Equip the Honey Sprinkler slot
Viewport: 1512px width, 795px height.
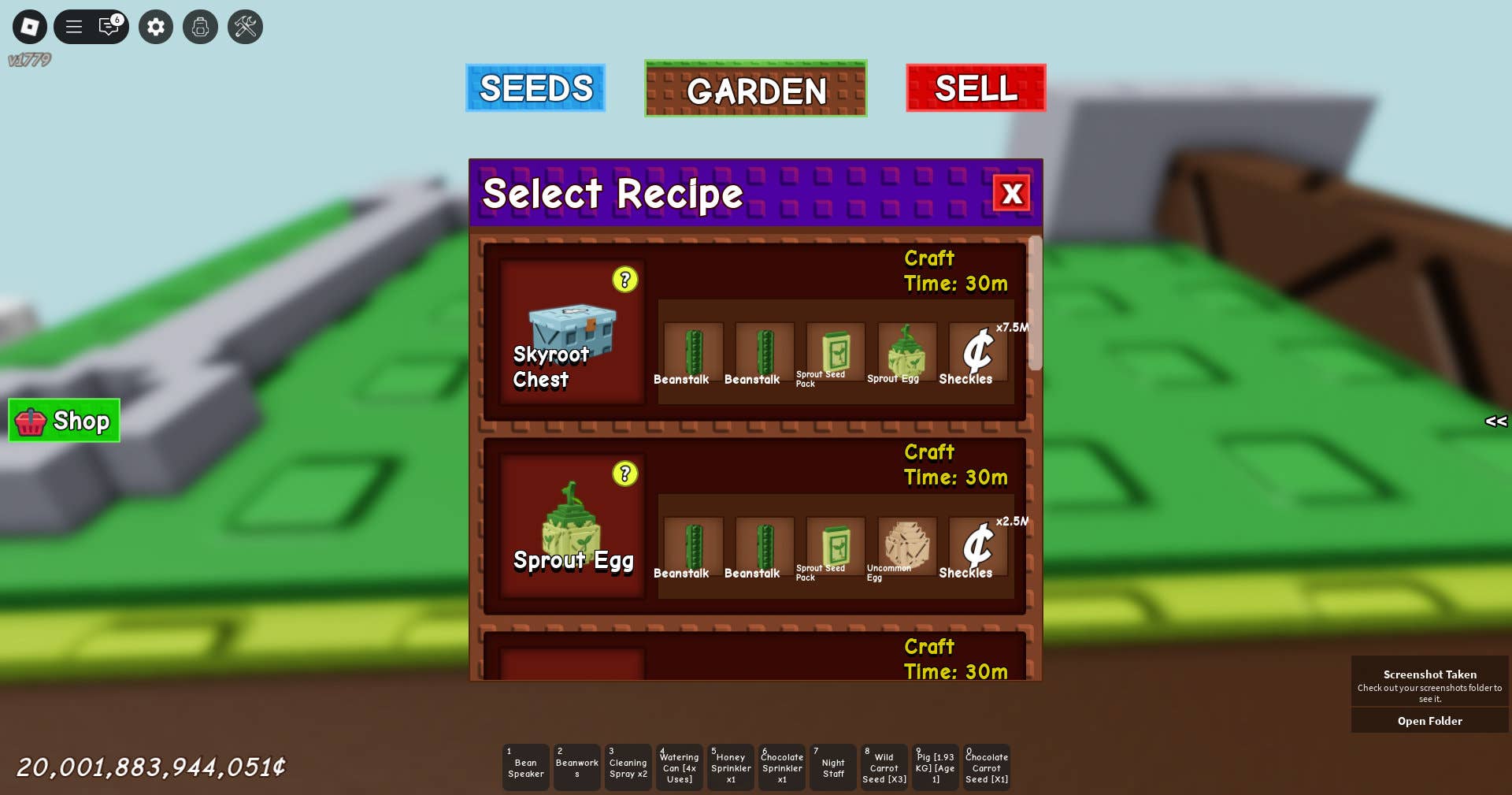click(731, 767)
